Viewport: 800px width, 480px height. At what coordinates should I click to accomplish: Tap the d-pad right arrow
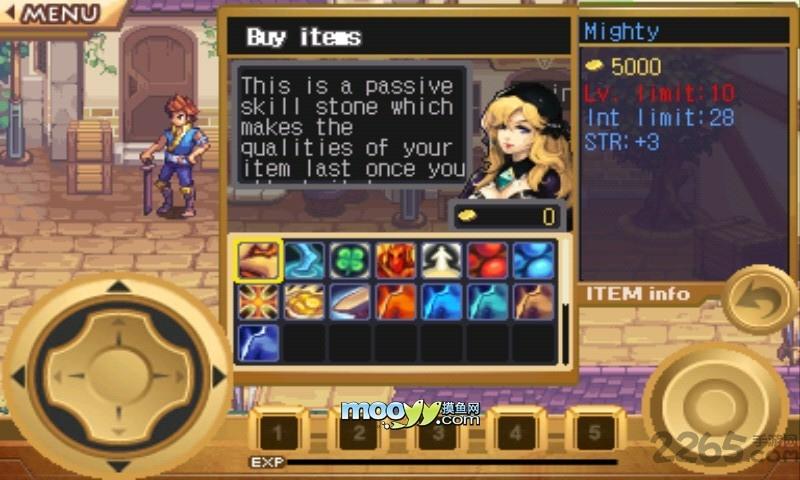pyautogui.click(x=216, y=376)
